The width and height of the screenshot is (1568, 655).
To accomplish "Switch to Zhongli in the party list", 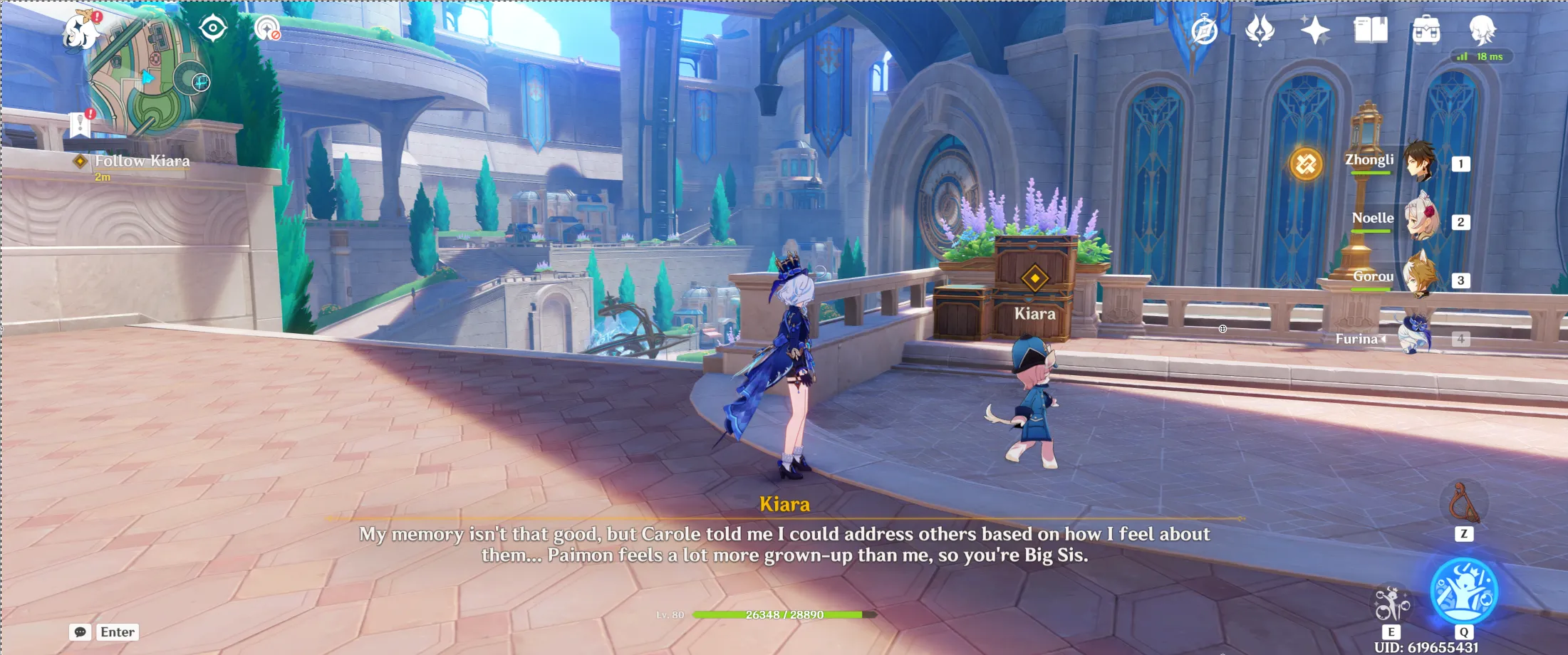I will coord(1420,162).
